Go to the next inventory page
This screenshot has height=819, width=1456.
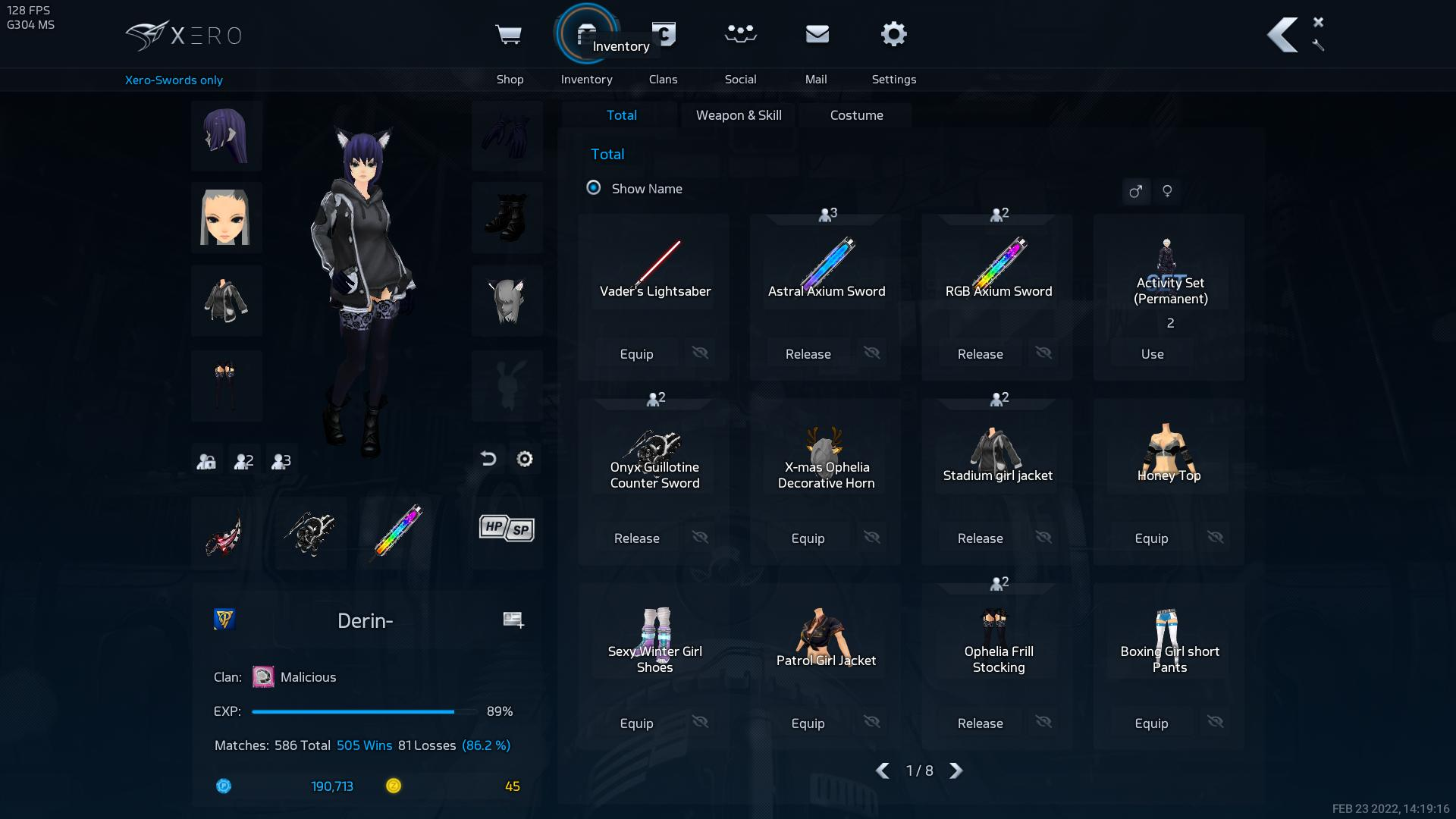(x=956, y=771)
